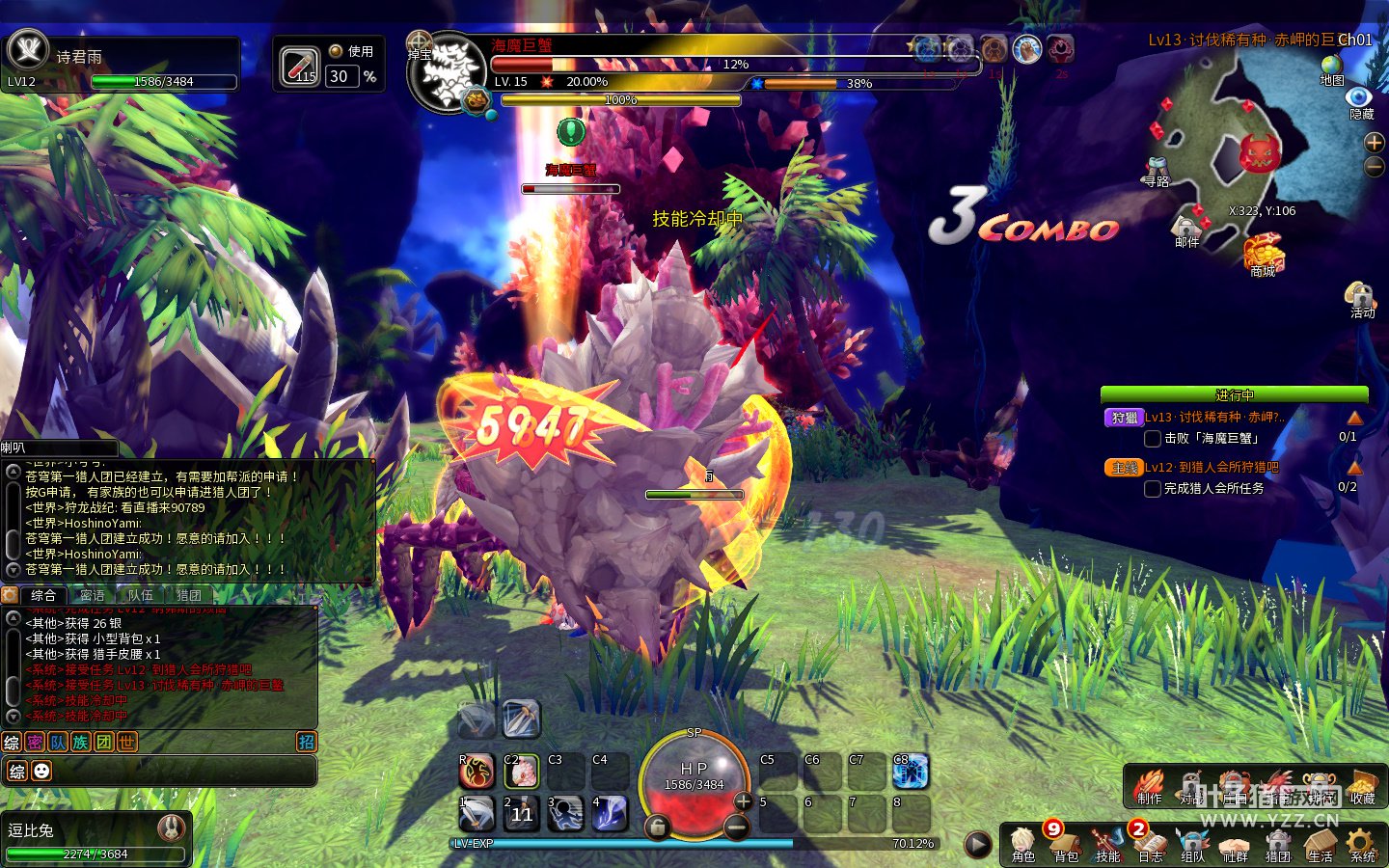Image resolution: width=1389 pixels, height=868 pixels.
Task: Open the 技能 skills menu
Action: [1107, 843]
